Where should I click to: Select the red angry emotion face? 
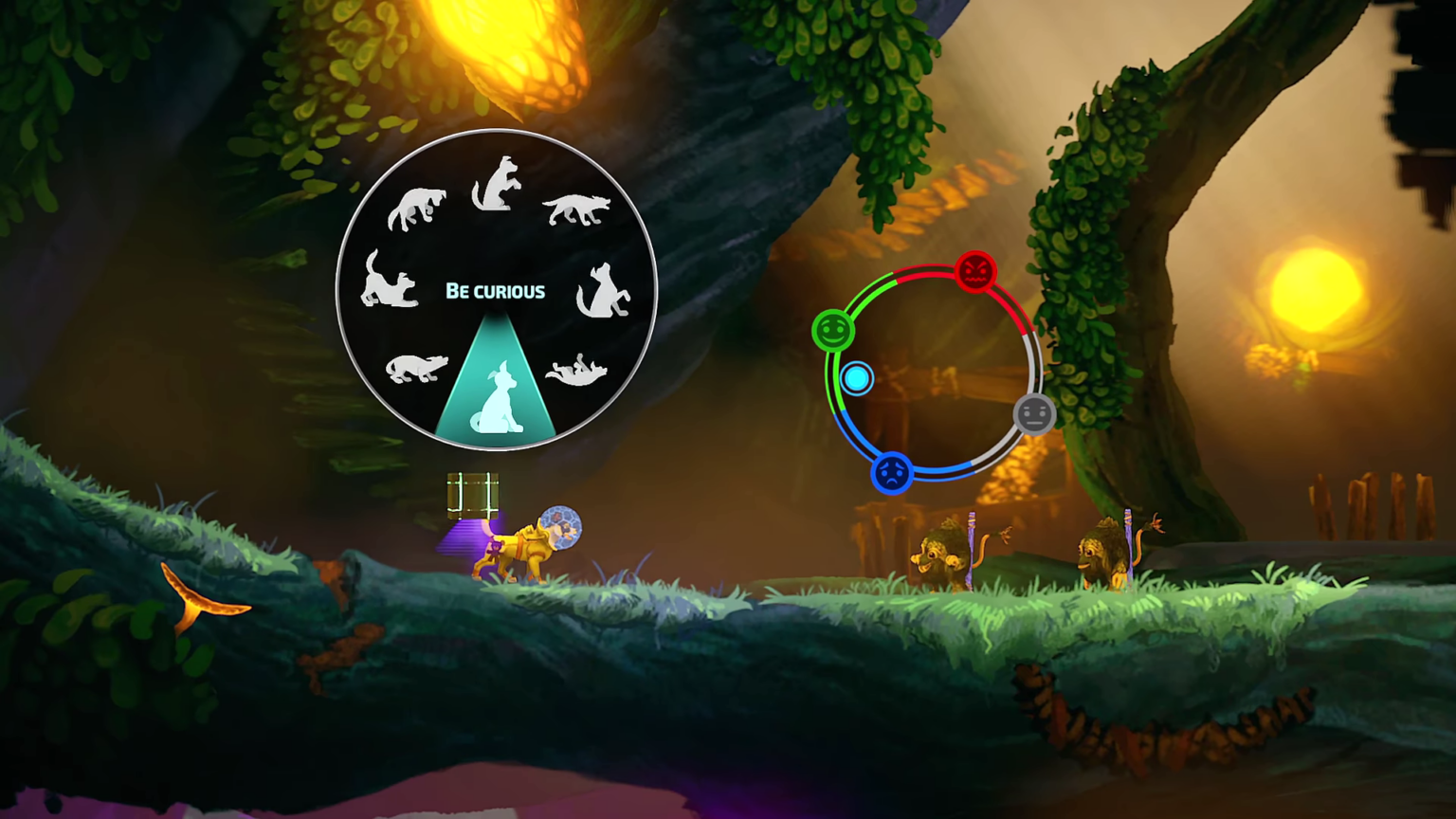click(977, 273)
